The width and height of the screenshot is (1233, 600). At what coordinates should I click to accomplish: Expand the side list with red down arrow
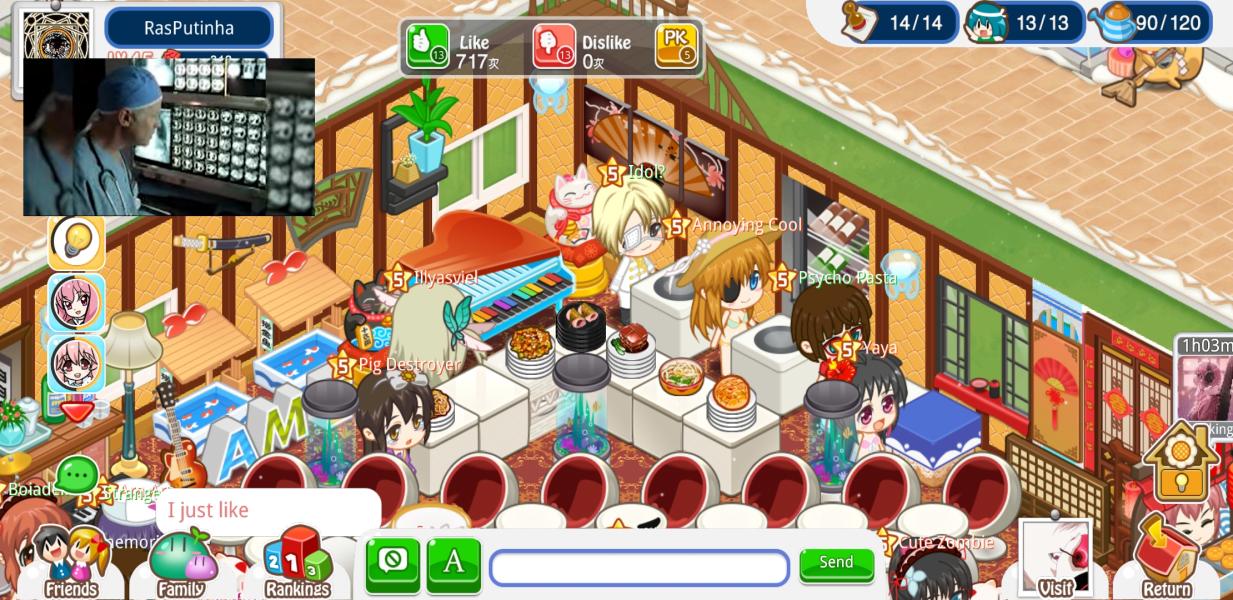click(76, 410)
